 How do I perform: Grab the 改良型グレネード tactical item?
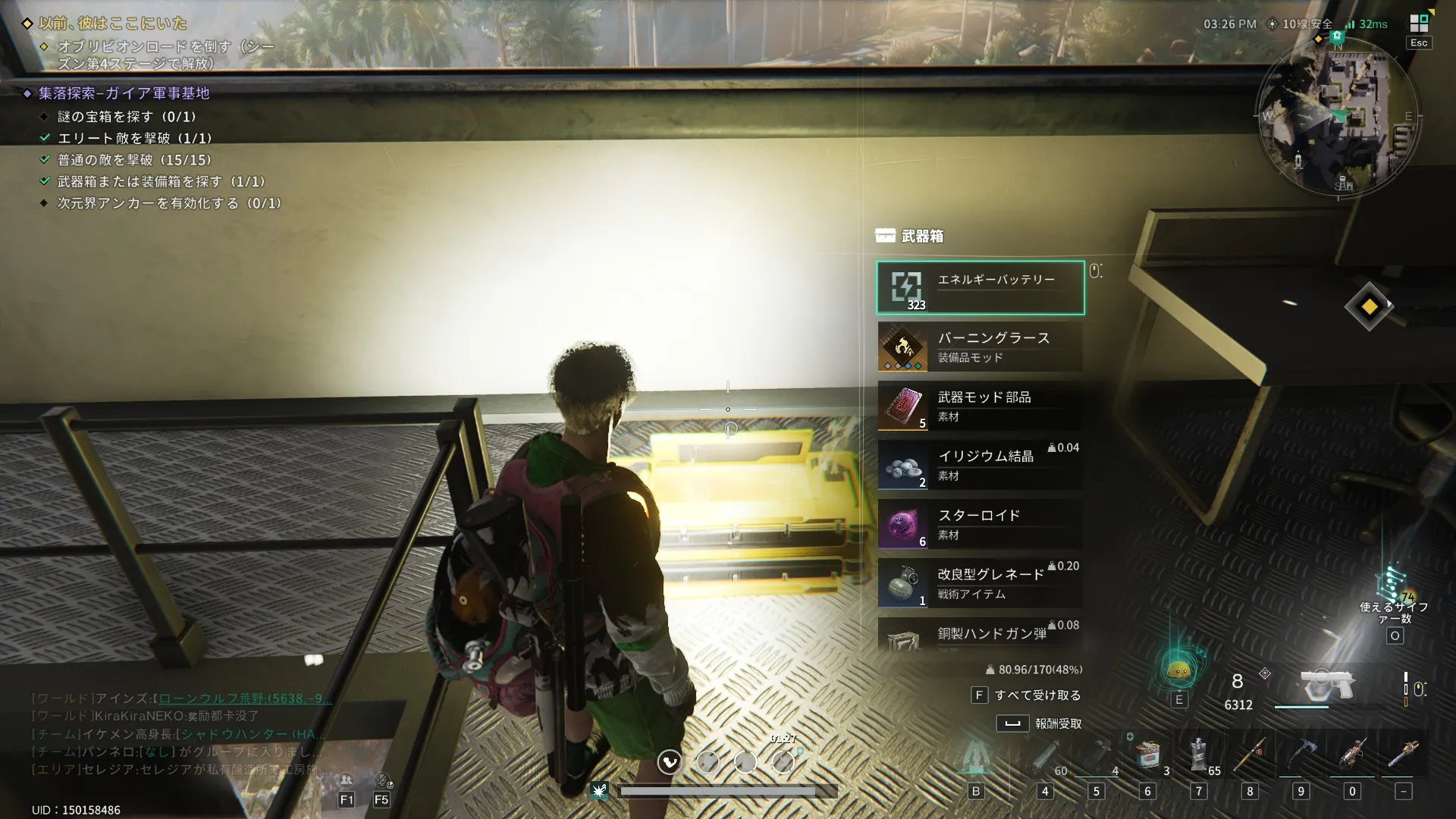[x=980, y=583]
